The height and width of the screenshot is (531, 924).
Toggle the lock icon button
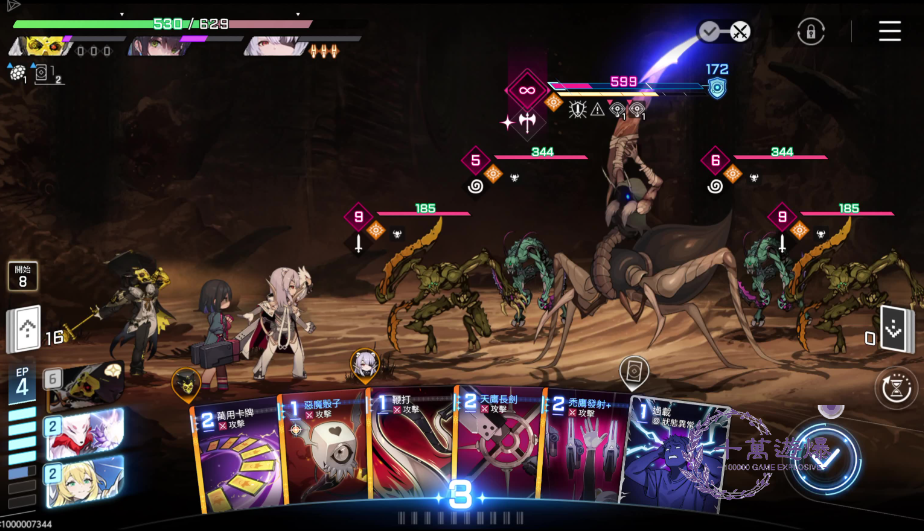point(810,31)
